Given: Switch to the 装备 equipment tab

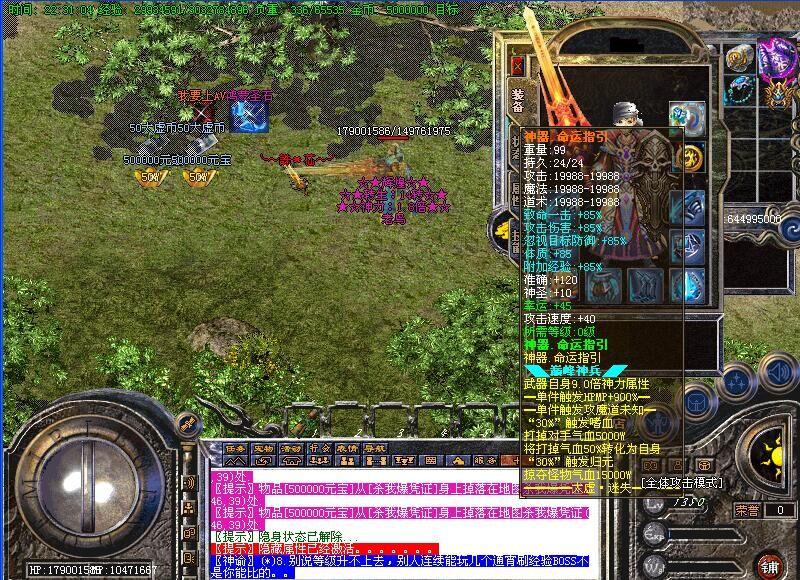Looking at the screenshot, I should point(518,102).
